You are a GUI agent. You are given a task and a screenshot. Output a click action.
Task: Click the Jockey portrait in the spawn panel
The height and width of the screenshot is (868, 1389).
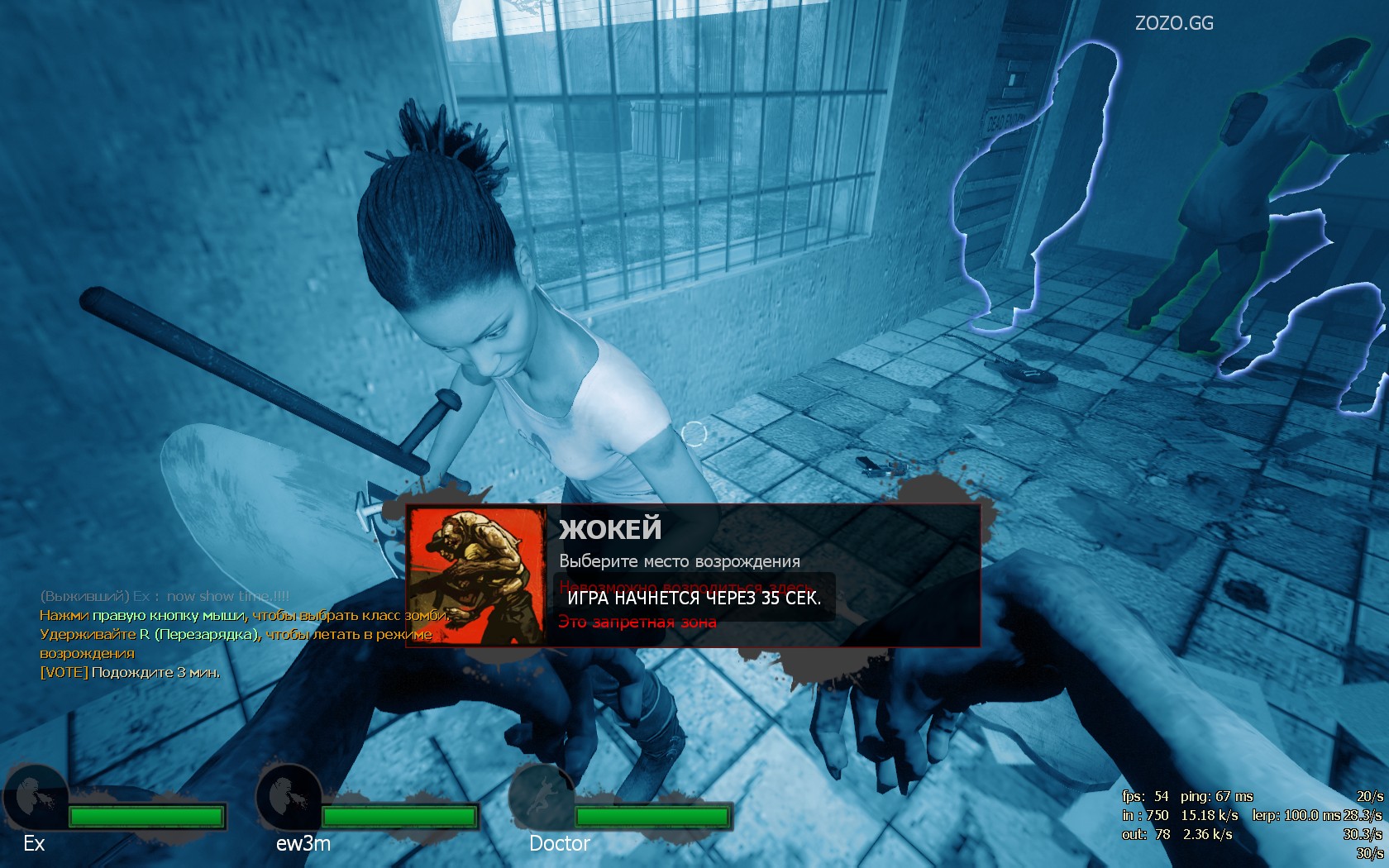(476, 576)
